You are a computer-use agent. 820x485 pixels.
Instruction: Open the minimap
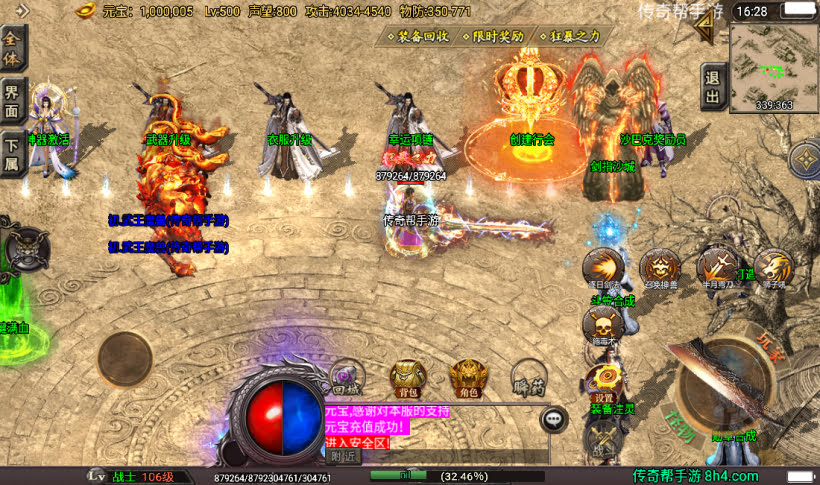tap(775, 67)
